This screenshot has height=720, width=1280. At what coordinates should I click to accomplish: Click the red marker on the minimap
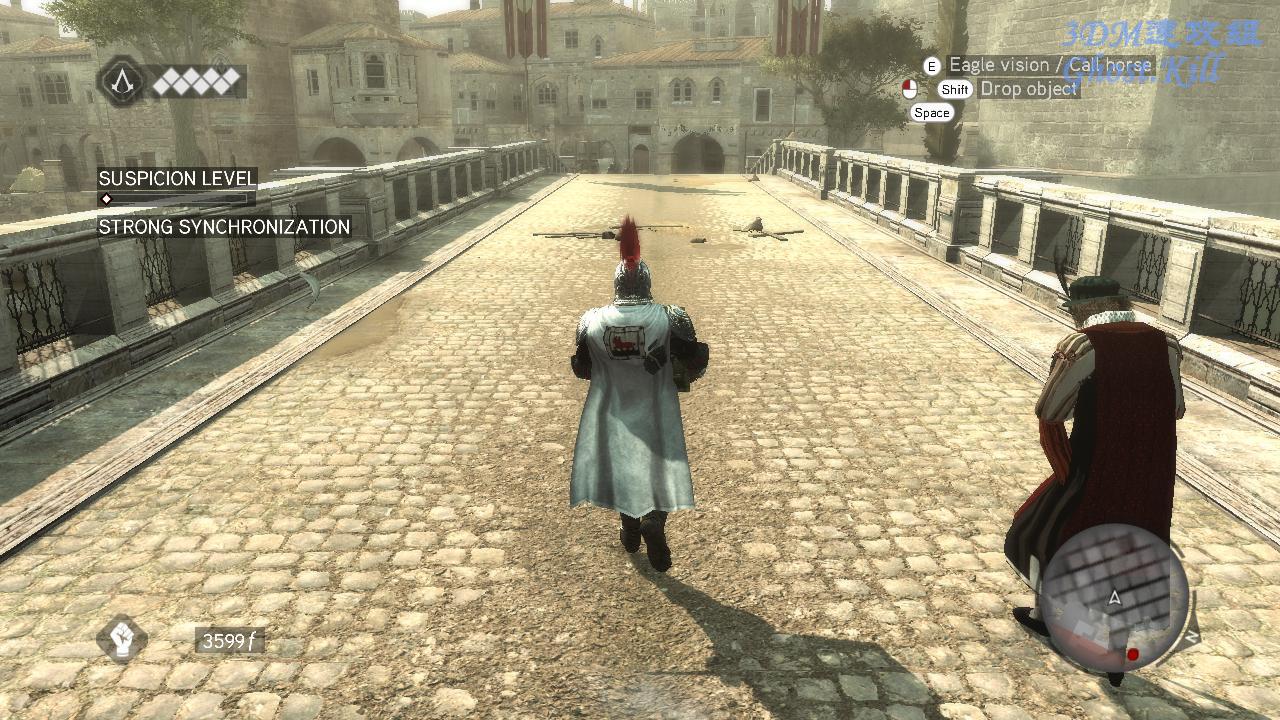point(1133,655)
